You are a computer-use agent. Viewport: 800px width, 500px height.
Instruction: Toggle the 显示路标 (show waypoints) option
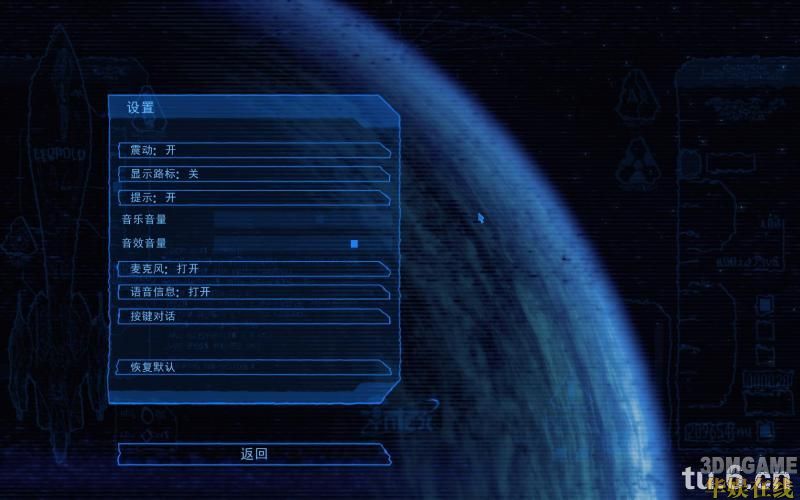coord(252,174)
